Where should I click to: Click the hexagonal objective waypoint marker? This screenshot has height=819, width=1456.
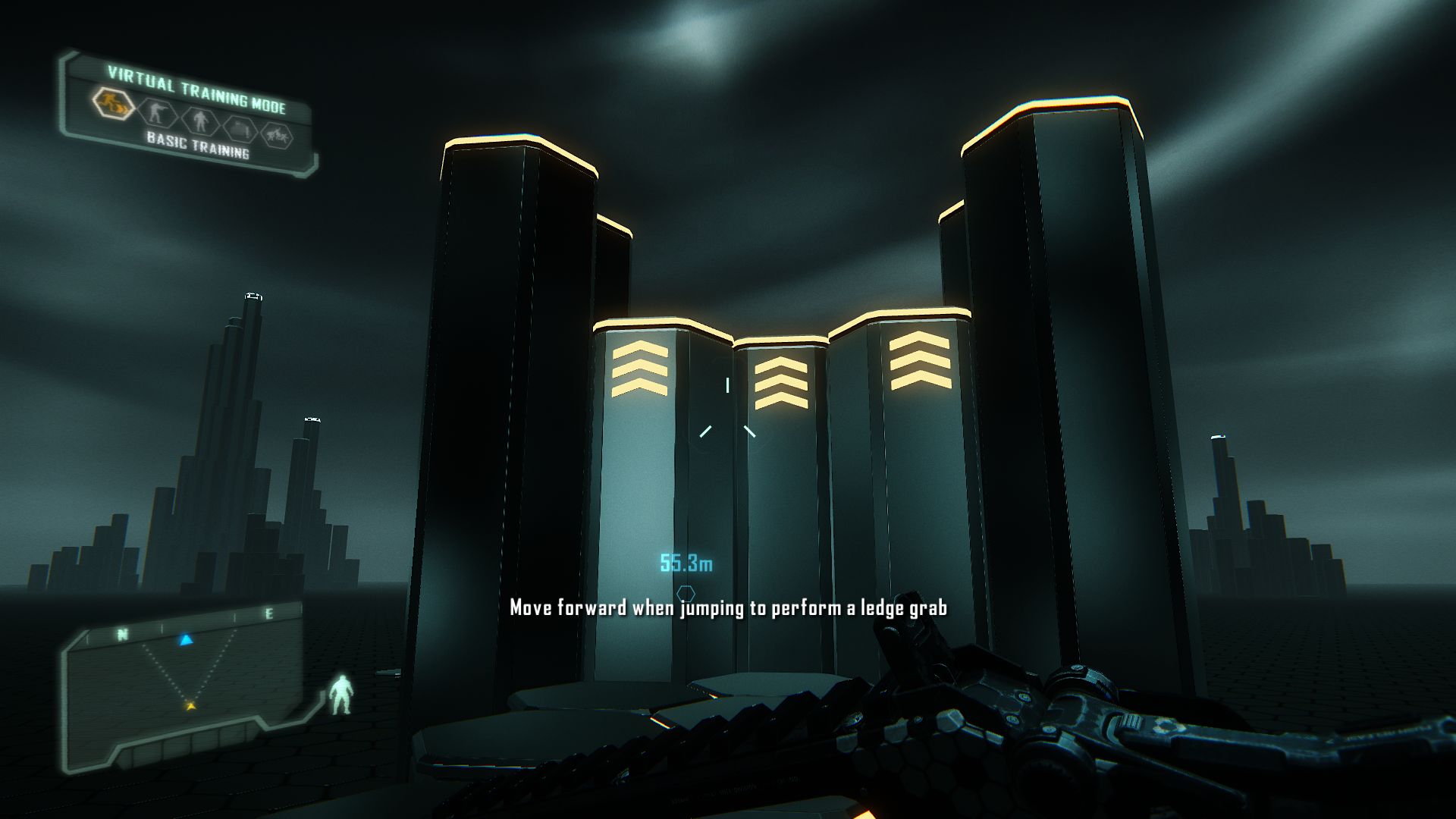(686, 593)
